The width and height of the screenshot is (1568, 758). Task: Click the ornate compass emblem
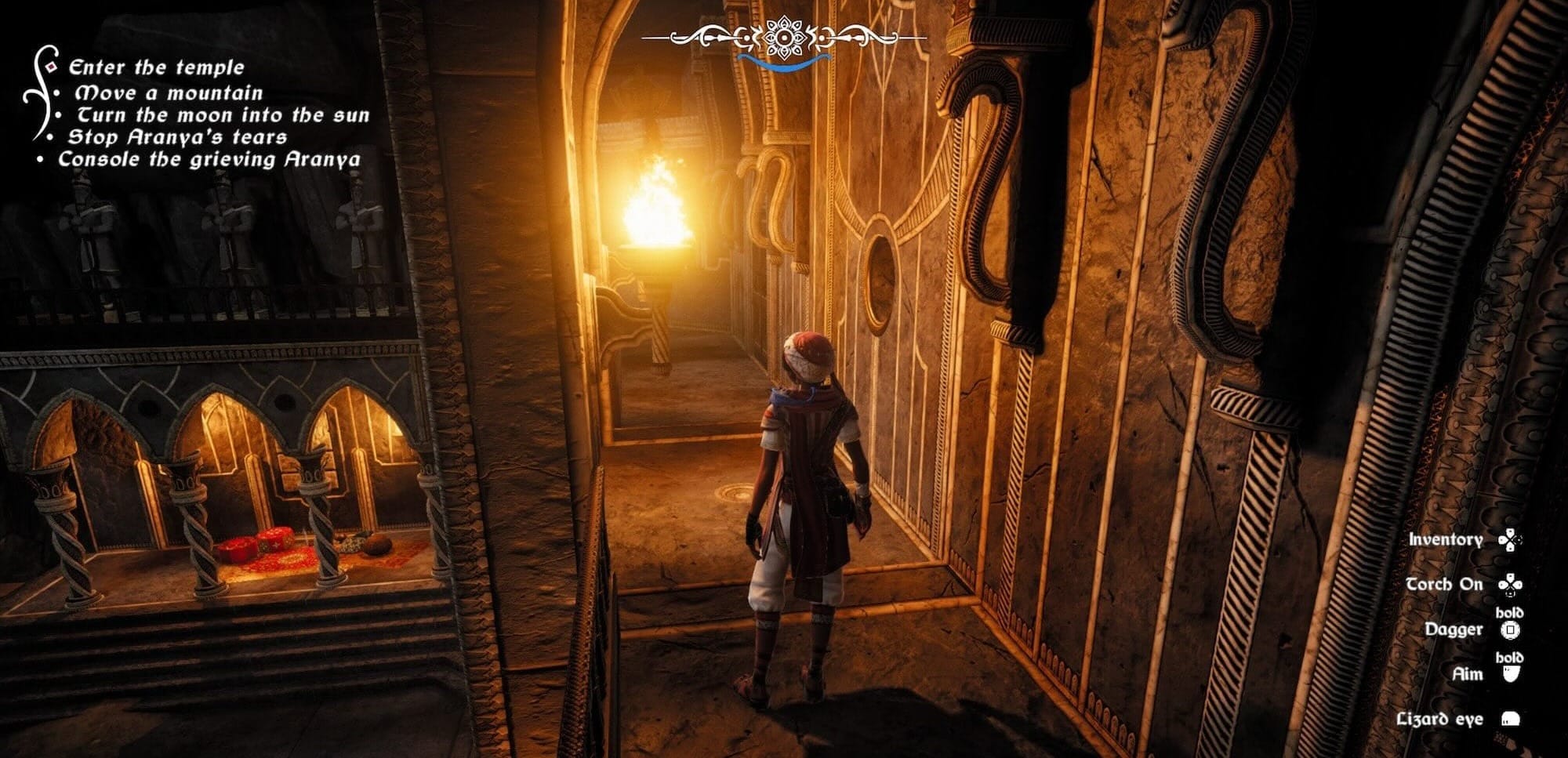[x=783, y=38]
